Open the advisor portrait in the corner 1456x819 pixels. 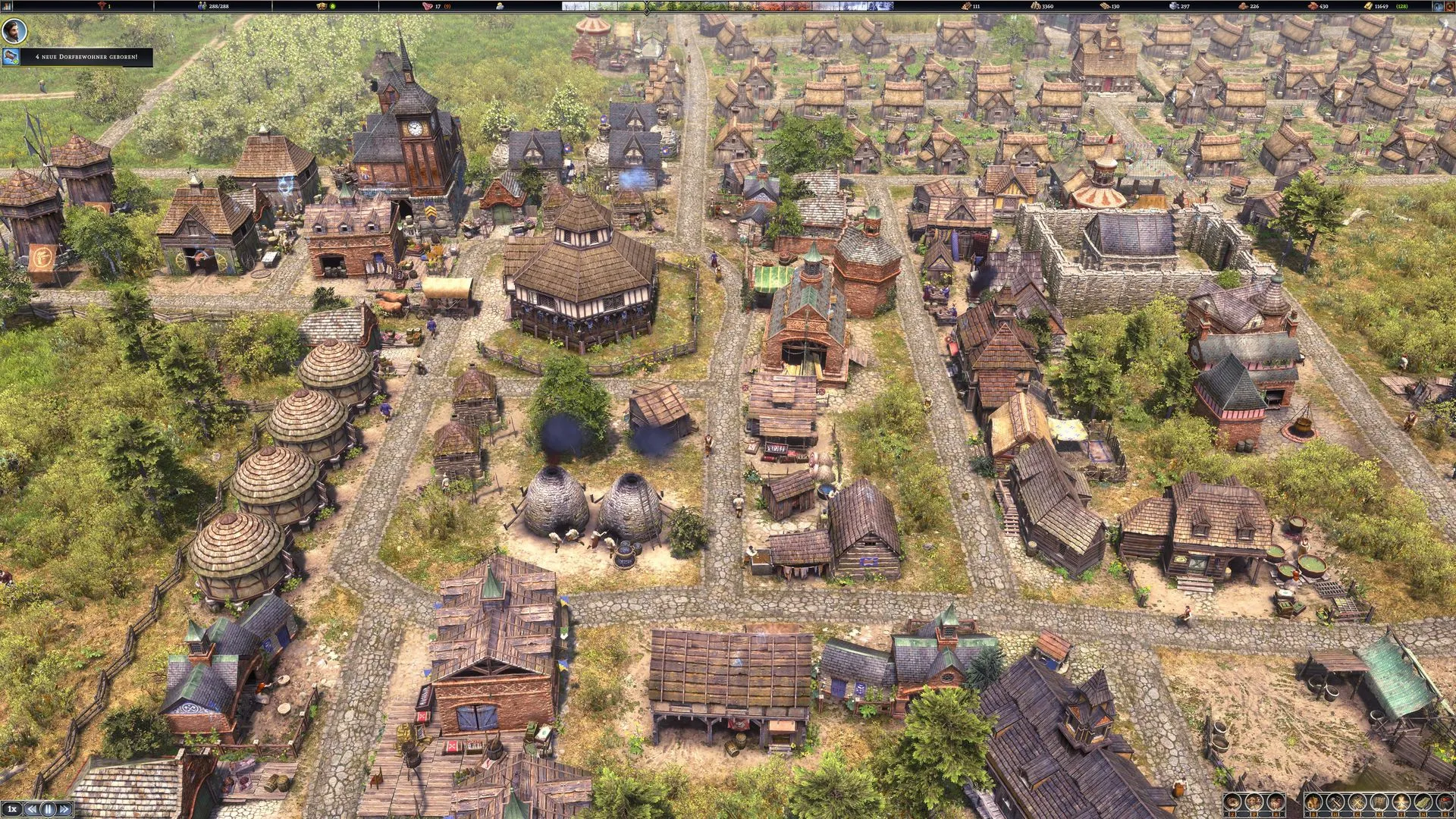14,31
